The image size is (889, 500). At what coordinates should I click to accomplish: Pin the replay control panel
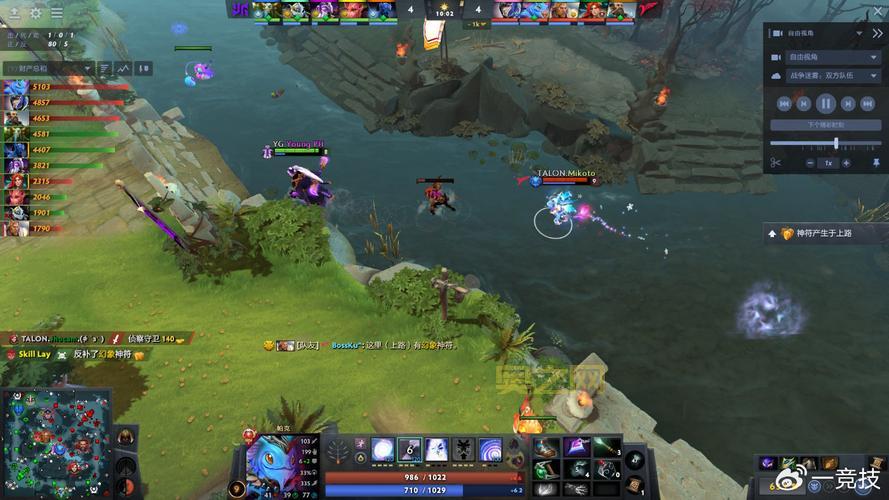876,162
